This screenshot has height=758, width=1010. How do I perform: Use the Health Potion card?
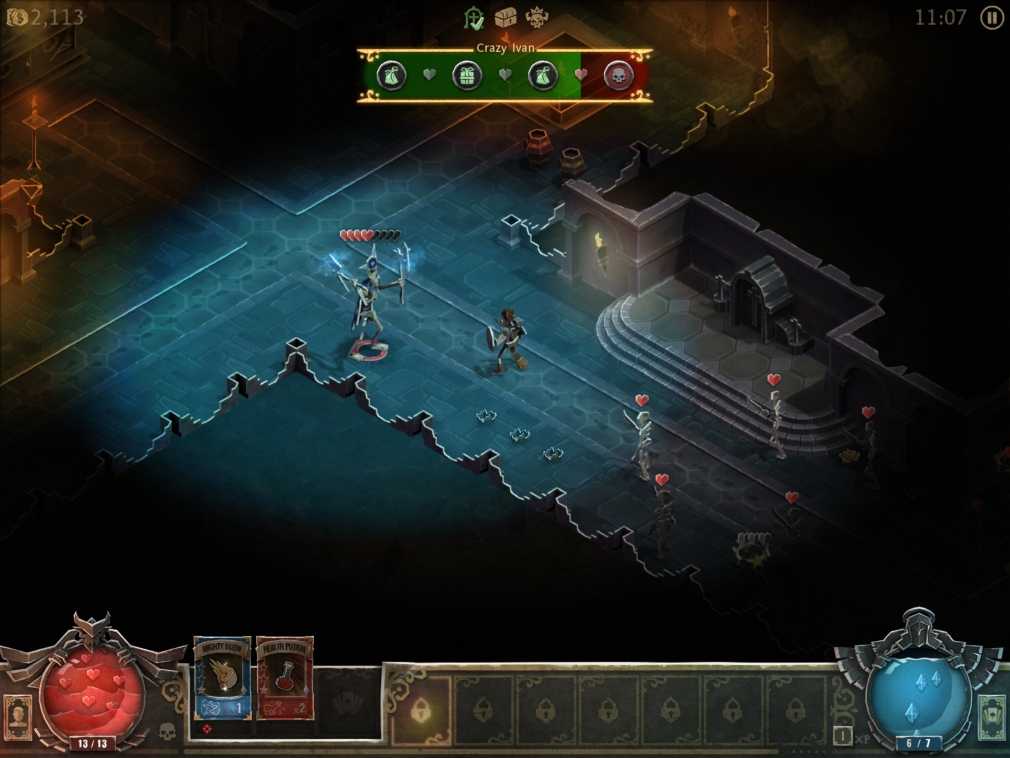[285, 677]
